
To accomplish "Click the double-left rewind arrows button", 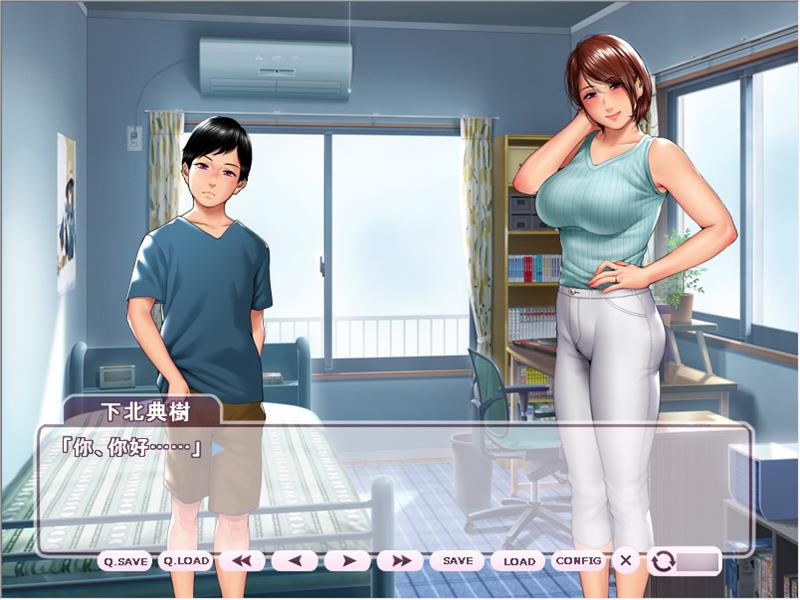I will (x=241, y=561).
